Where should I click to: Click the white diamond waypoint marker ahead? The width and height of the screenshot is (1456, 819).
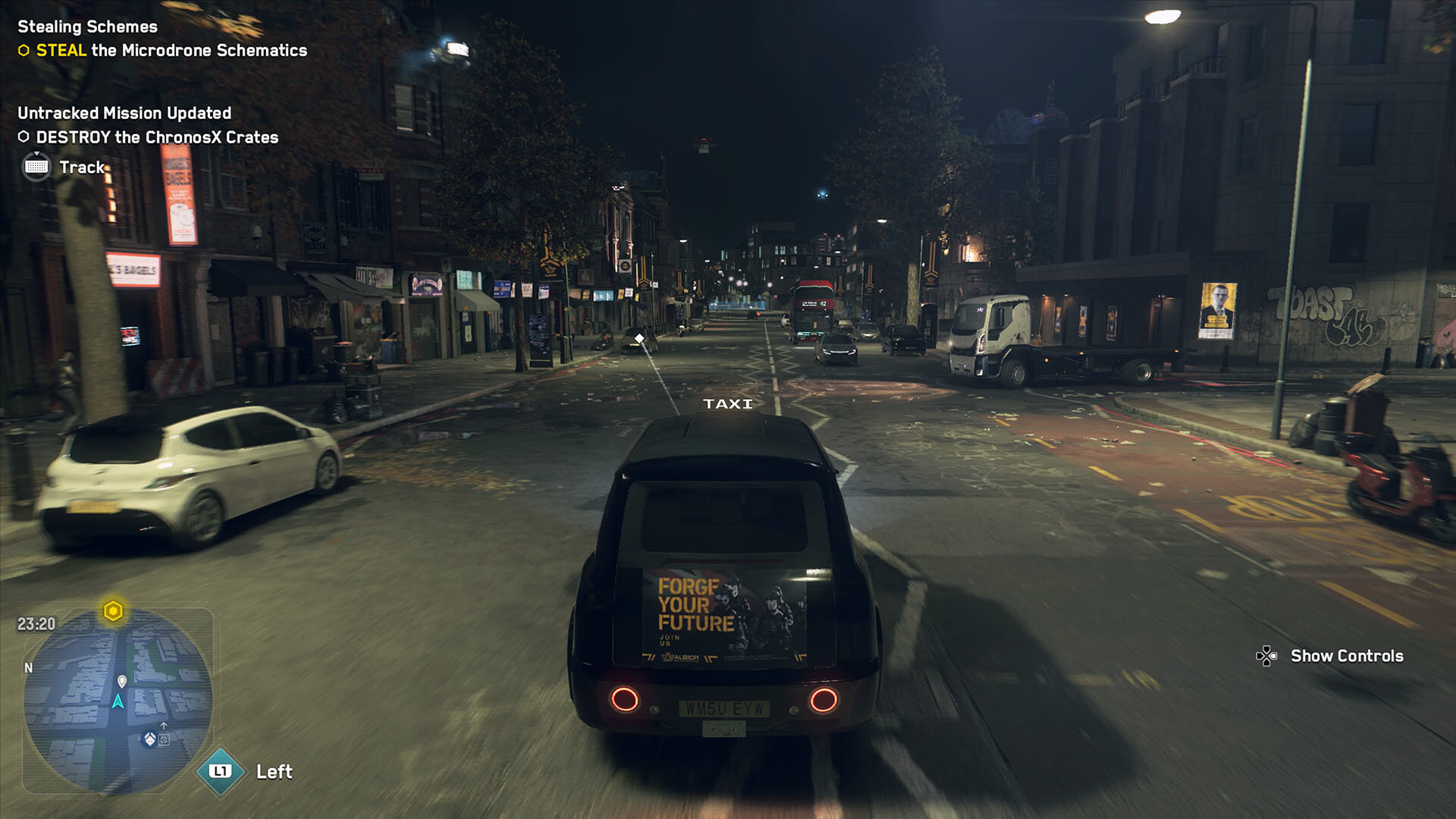639,338
